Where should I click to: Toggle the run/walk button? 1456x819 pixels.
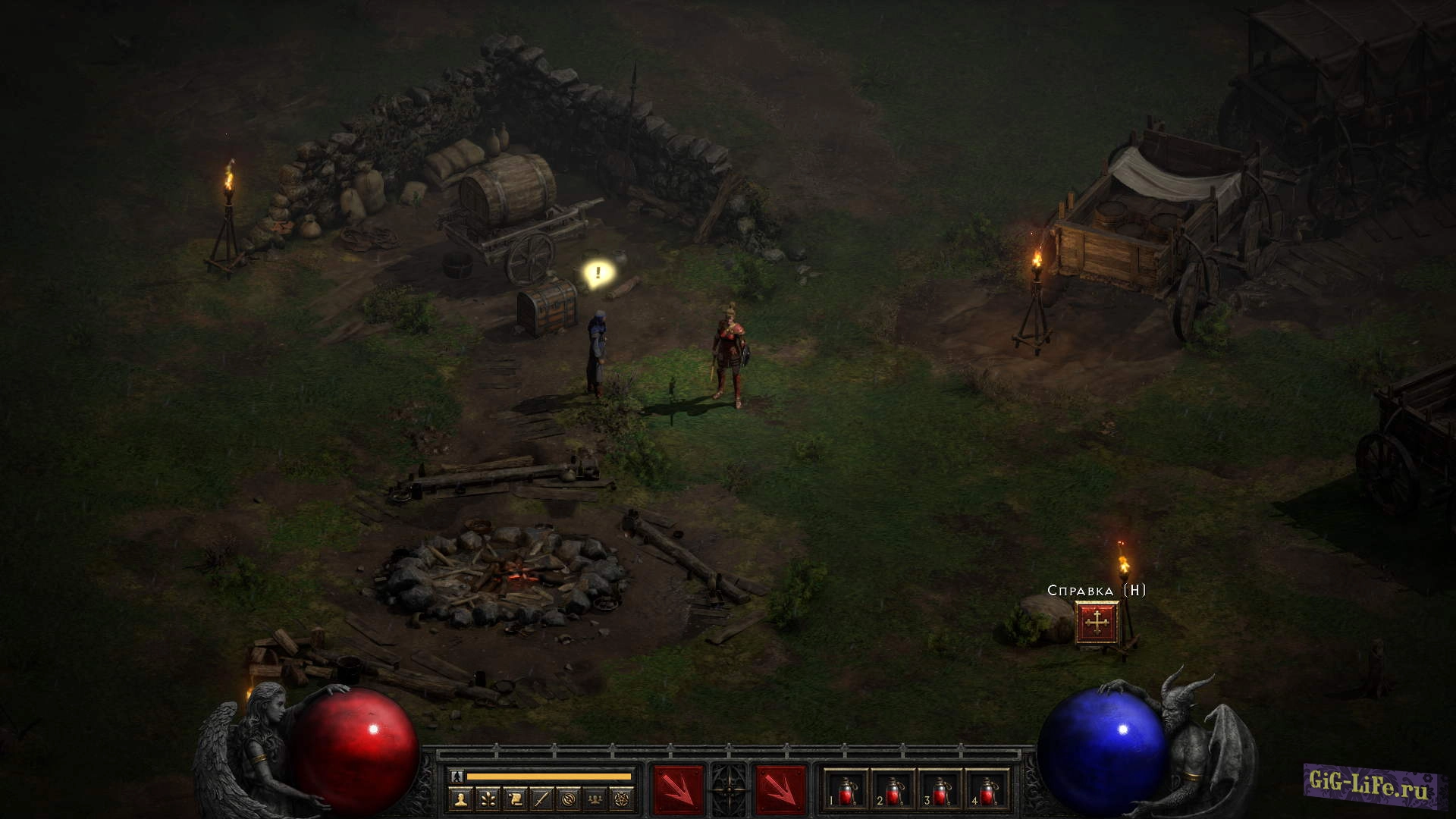[x=456, y=777]
